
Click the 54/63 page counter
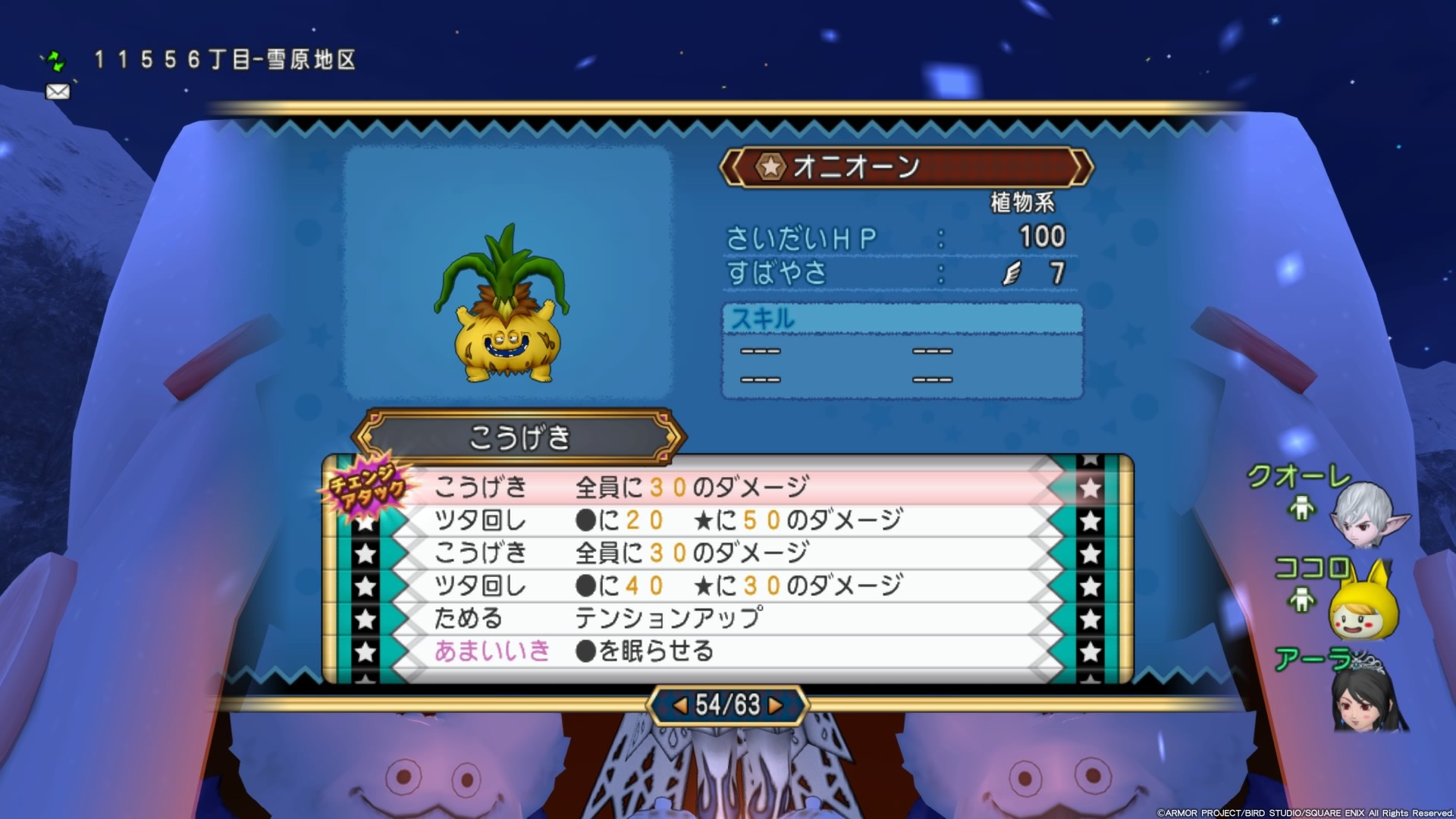(x=726, y=703)
